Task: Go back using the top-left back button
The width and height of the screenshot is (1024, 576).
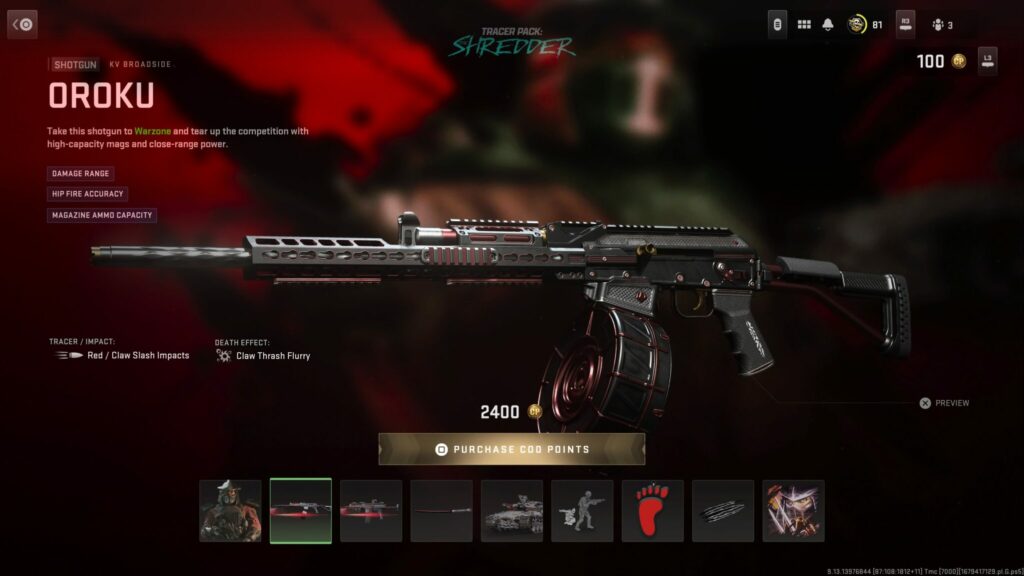Action: click(x=22, y=24)
